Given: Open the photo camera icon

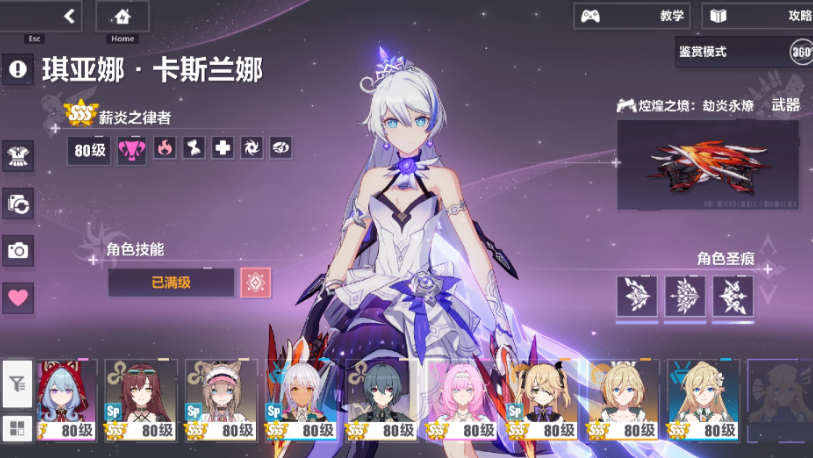Looking at the screenshot, I should [18, 250].
